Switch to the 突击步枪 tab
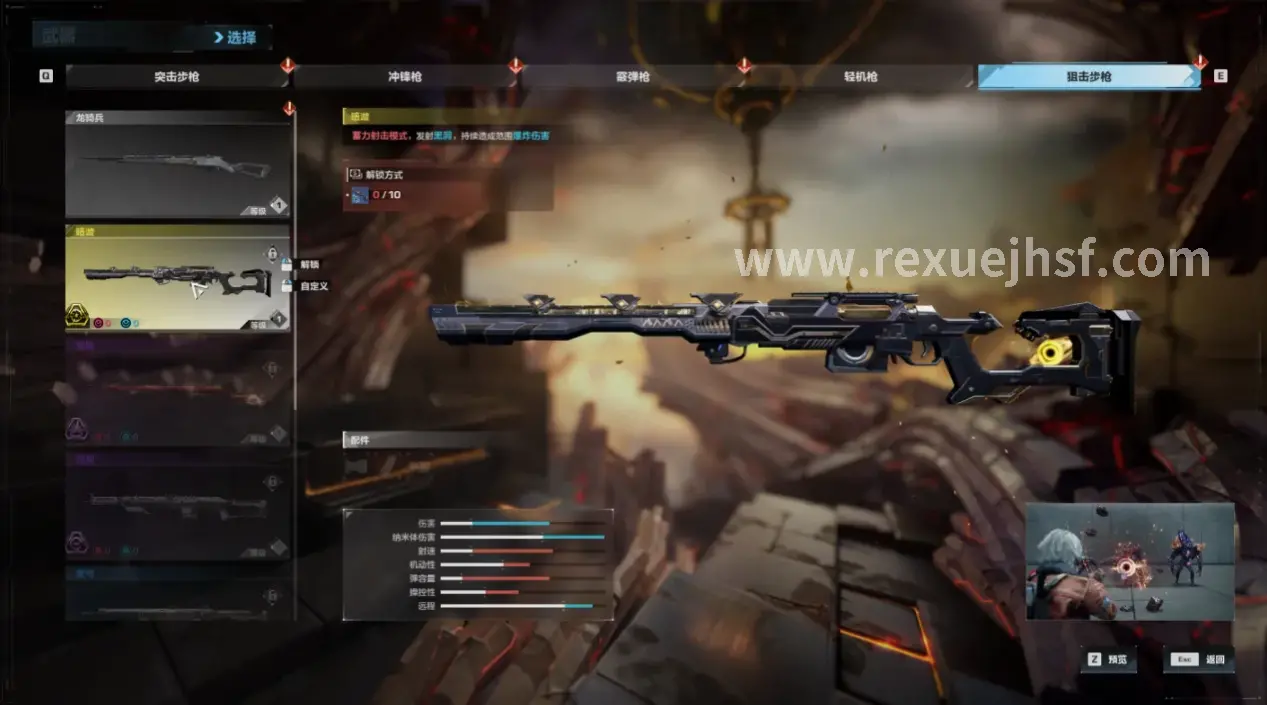Screen dimensions: 1267x705 tap(178, 76)
